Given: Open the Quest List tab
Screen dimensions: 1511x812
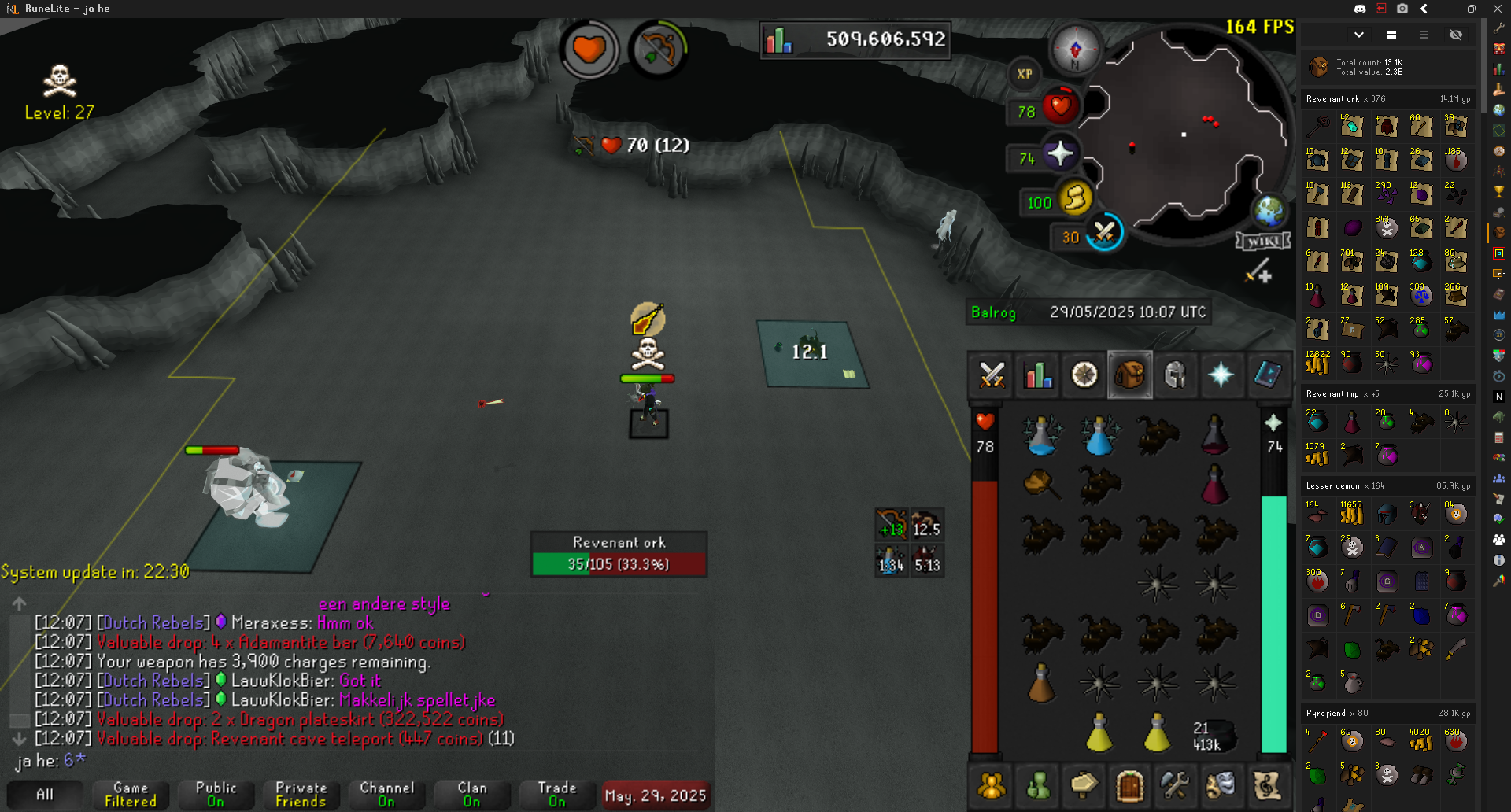Looking at the screenshot, I should pyautogui.click(x=1084, y=375).
